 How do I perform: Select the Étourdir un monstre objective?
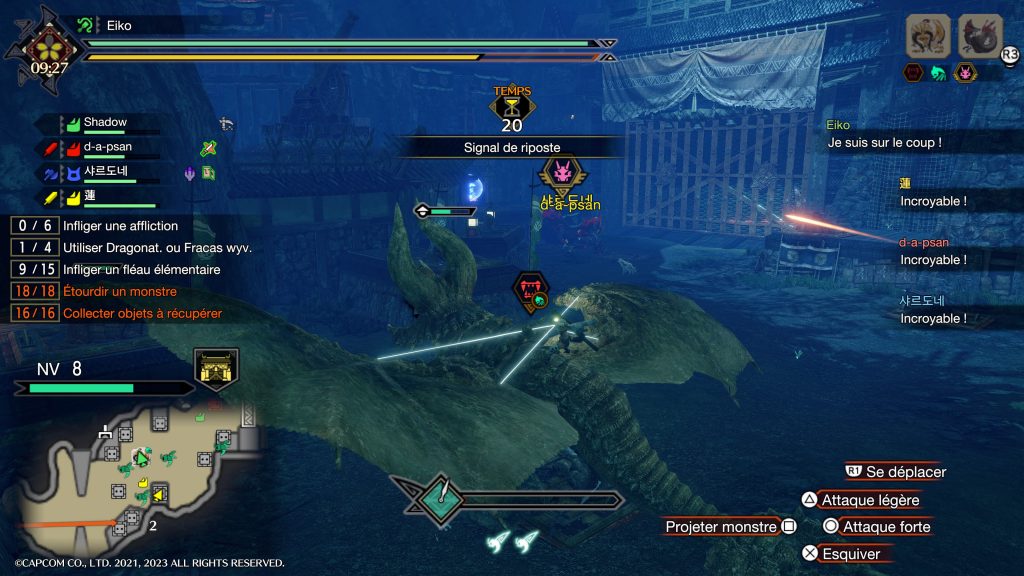[x=119, y=291]
